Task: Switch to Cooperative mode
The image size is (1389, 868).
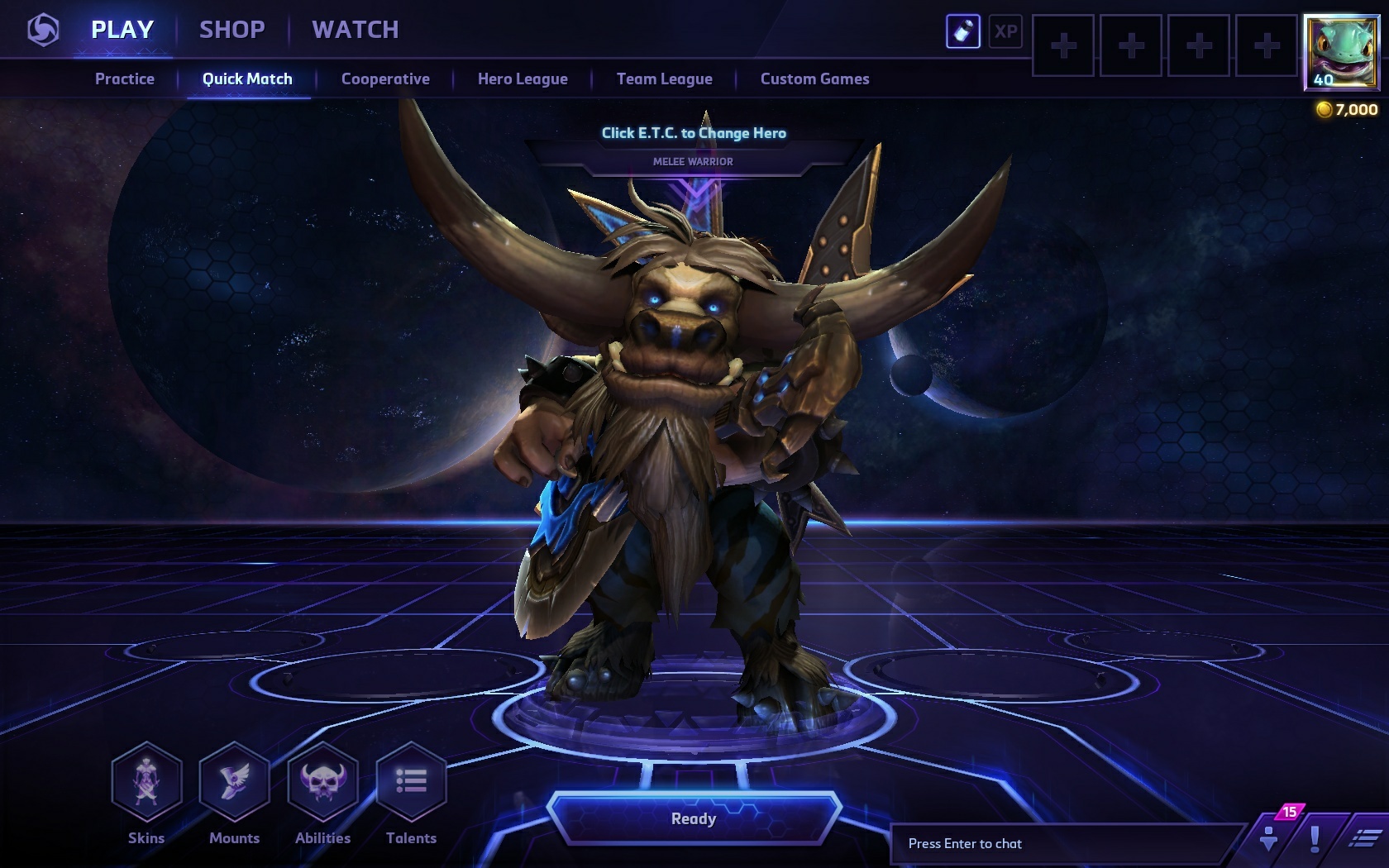Action: pyautogui.click(x=385, y=79)
